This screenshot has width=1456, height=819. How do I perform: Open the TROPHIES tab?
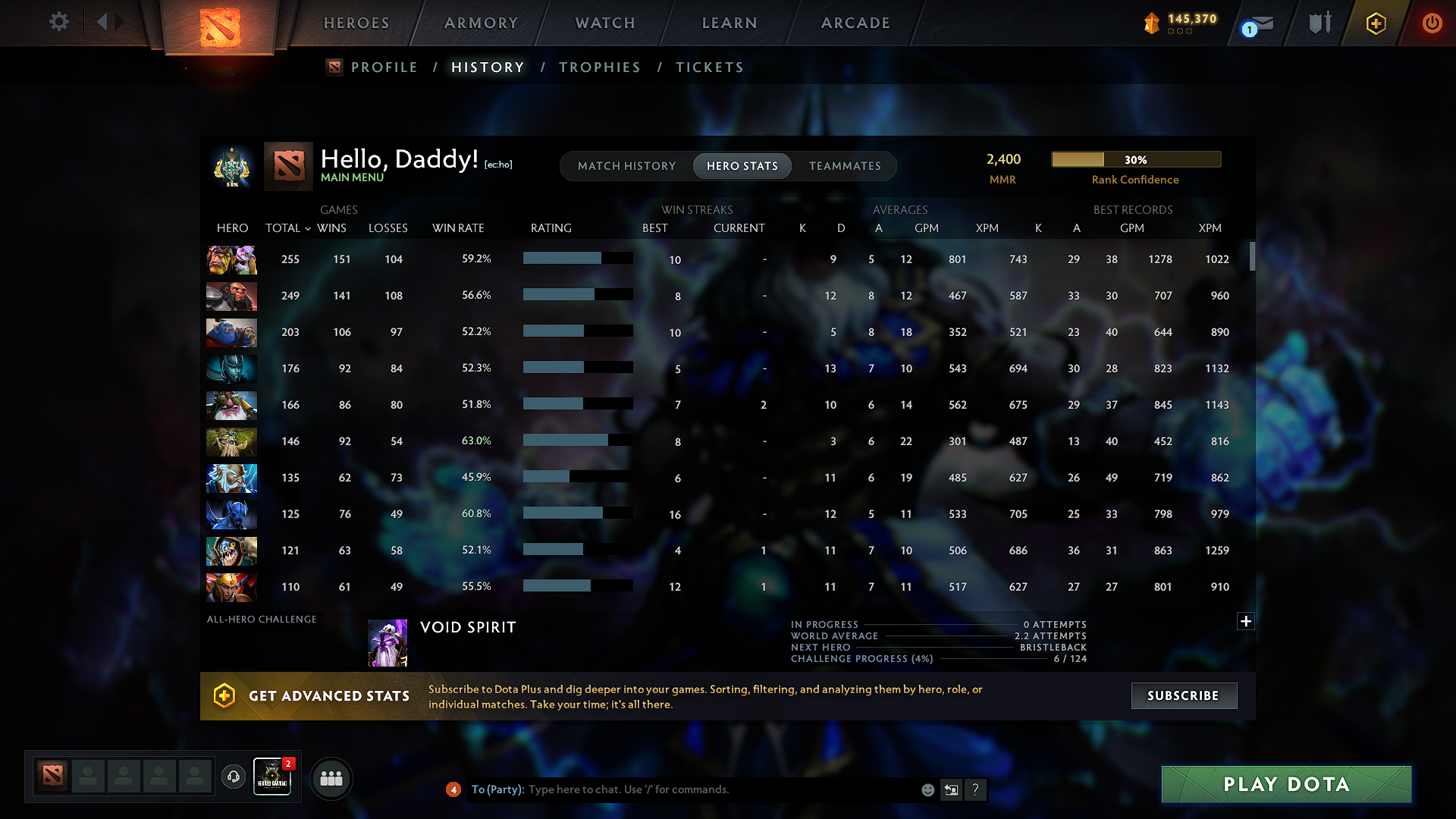(599, 67)
